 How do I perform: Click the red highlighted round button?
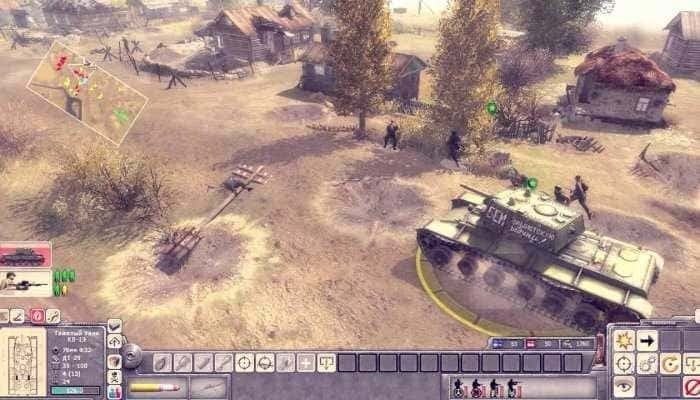click(x=38, y=316)
